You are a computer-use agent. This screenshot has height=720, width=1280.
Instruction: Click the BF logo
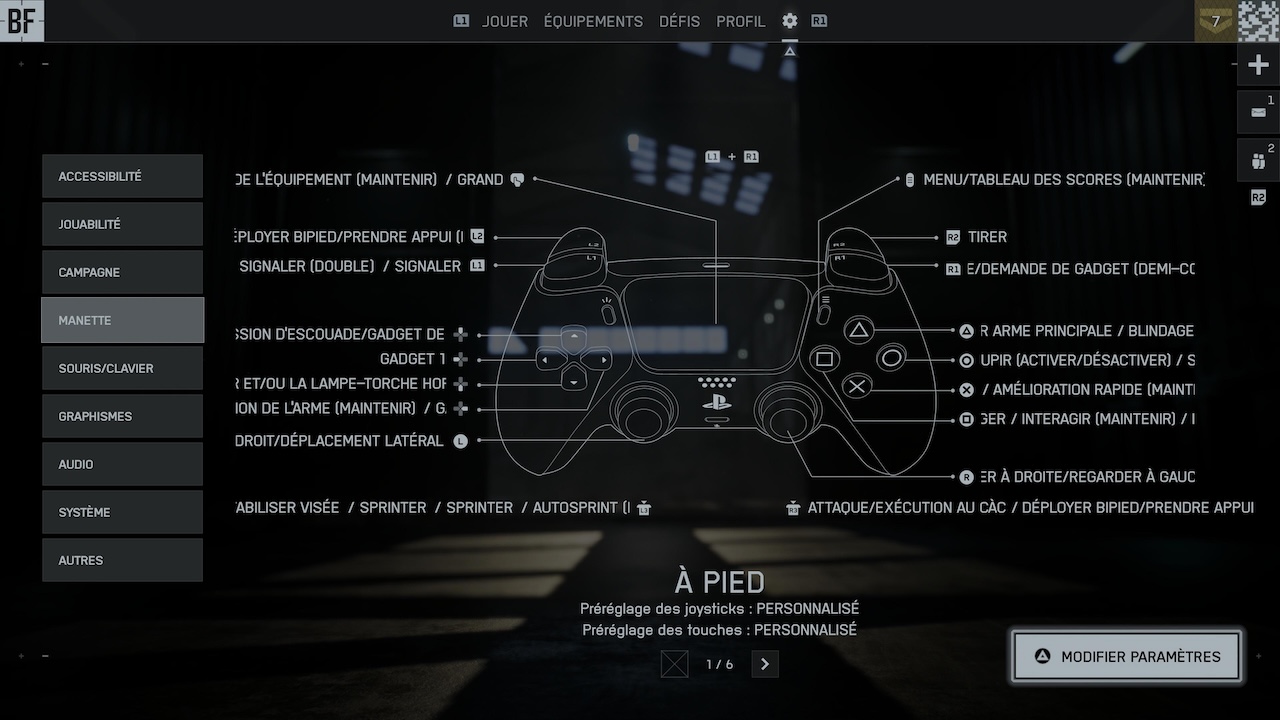(x=21, y=21)
